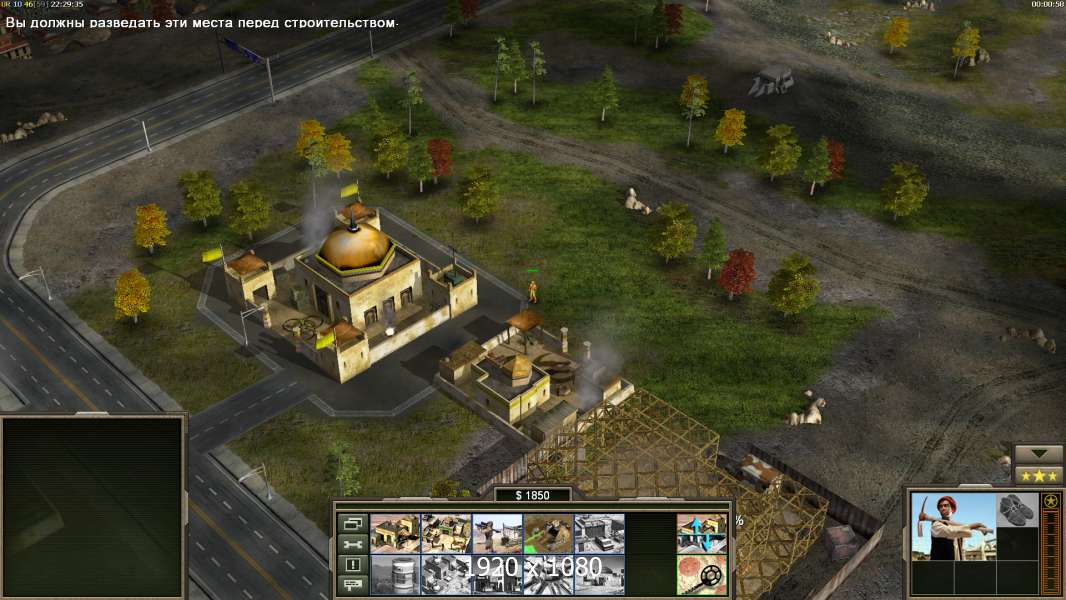Activate the blue arrows building icon
This screenshot has height=600, width=1066.
click(701, 533)
